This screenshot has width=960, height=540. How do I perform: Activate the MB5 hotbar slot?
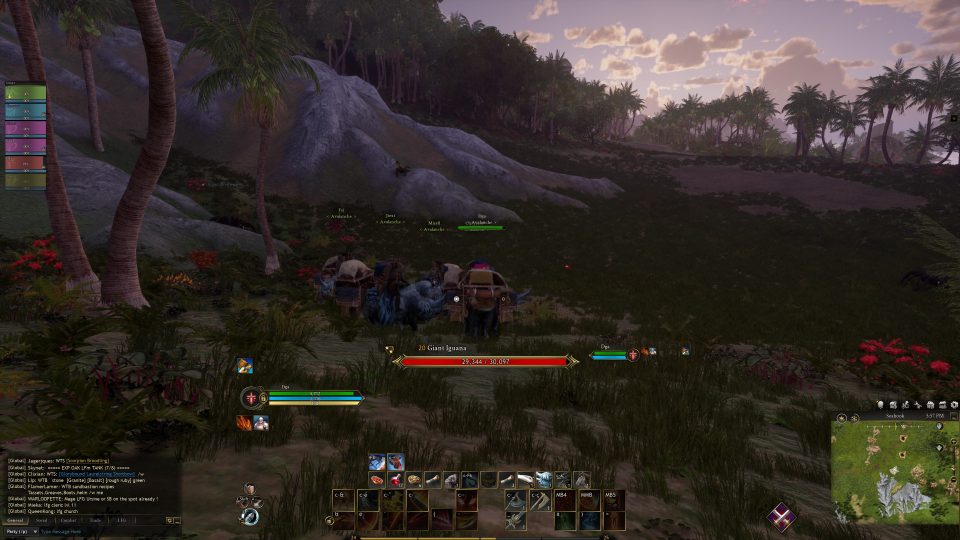click(x=614, y=498)
